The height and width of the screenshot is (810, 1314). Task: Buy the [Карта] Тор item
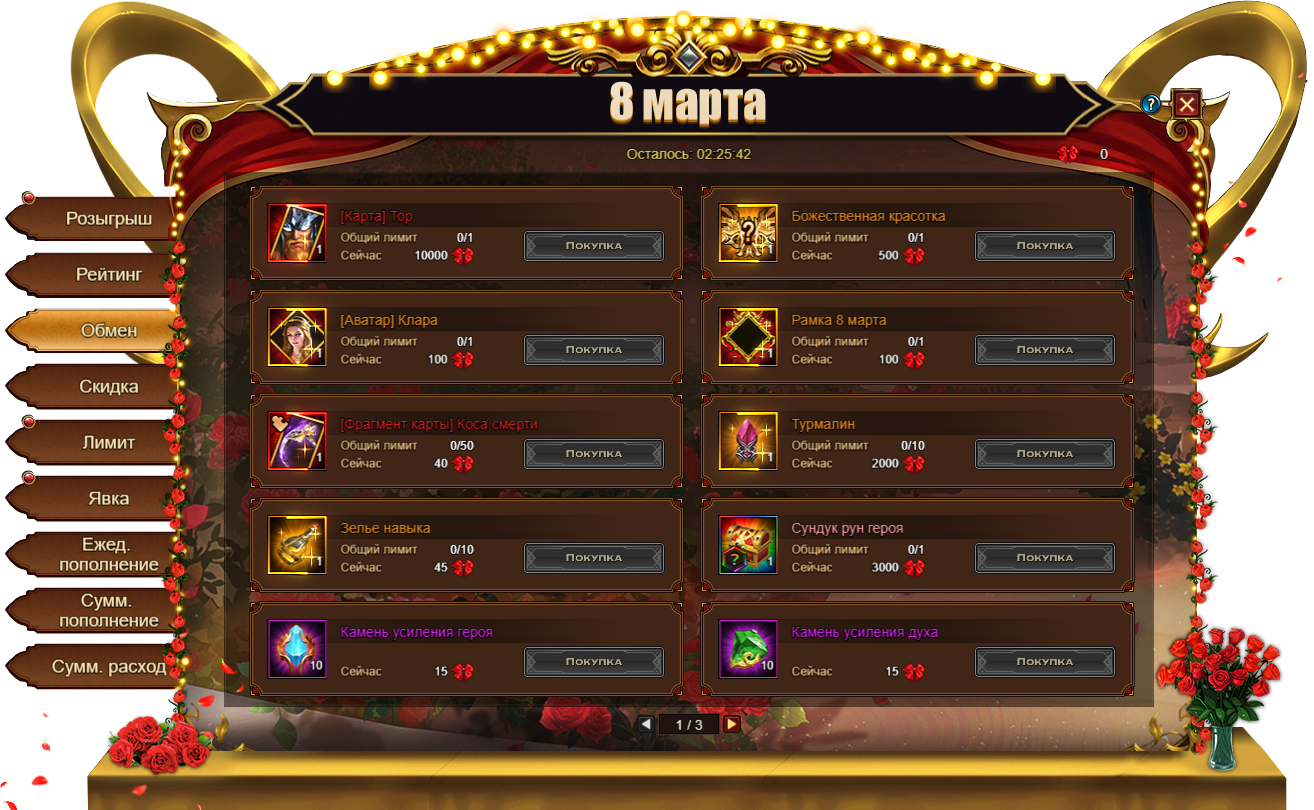coord(594,246)
